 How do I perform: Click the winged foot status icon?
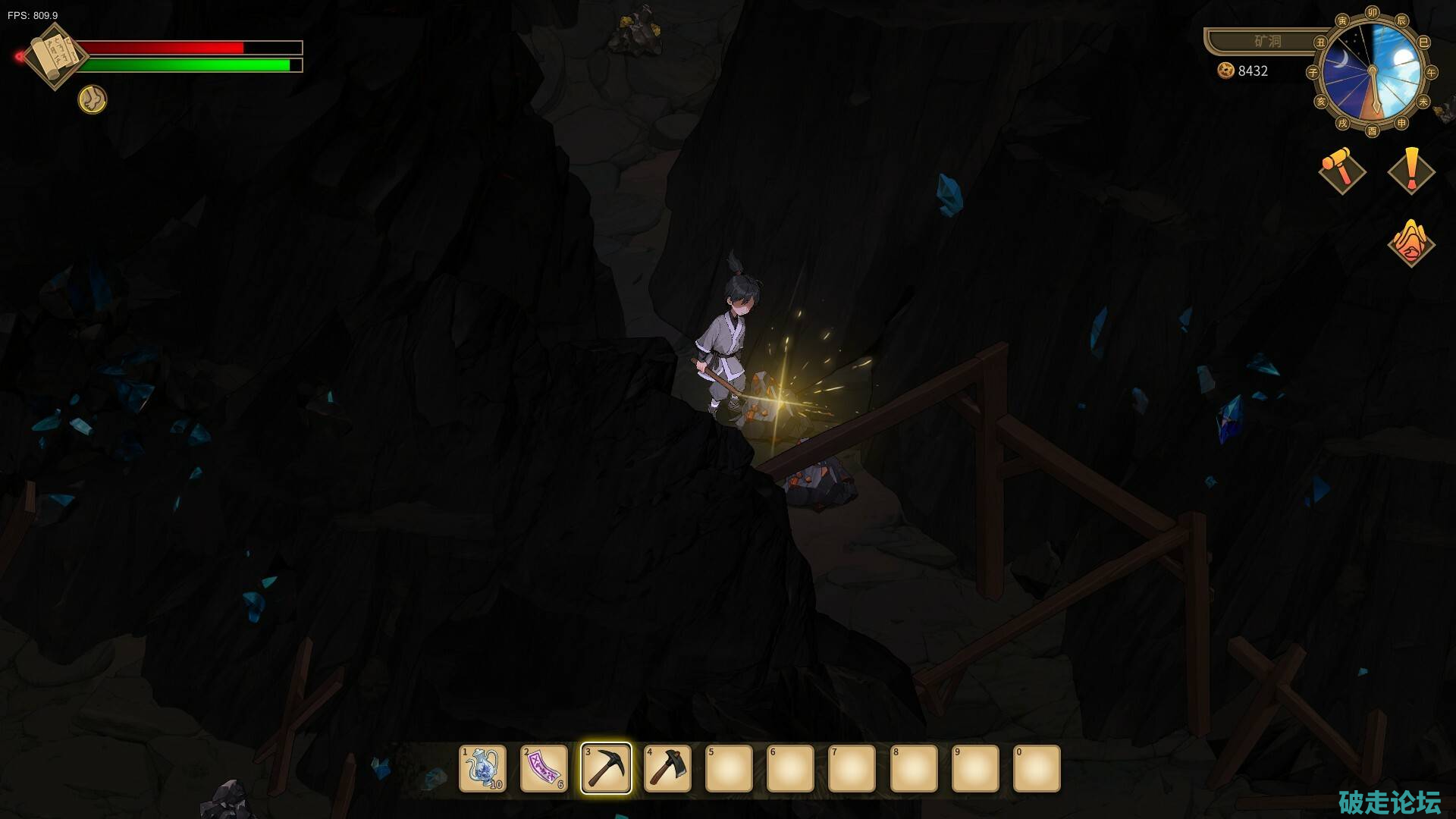[93, 99]
